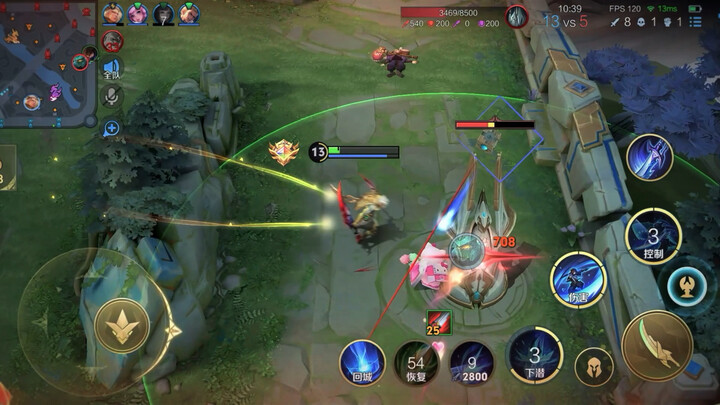Trigger the sword basic attack button
The height and width of the screenshot is (405, 720).
(656, 345)
